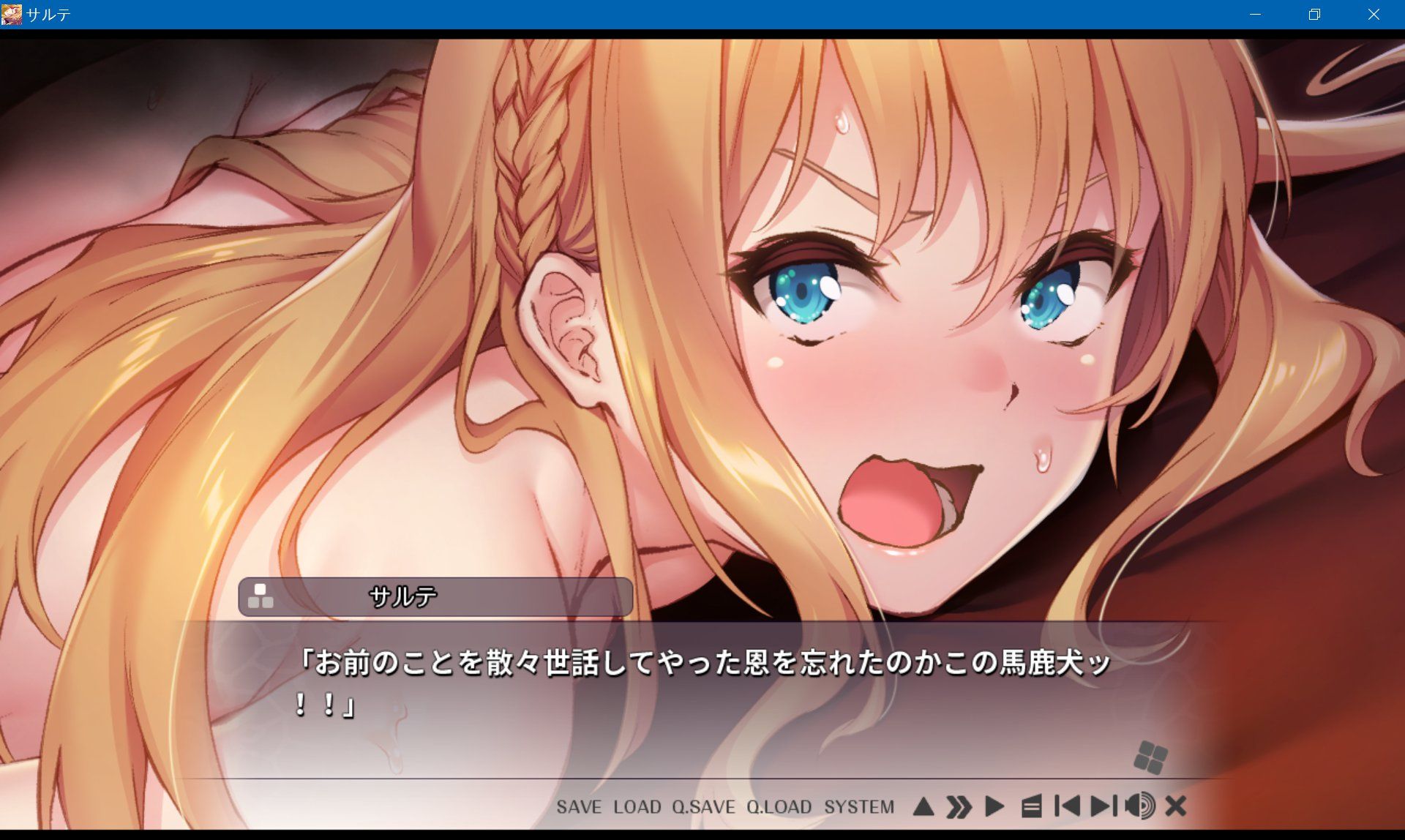Jump back with the previous-line icon
Screen dimensions: 1405x840
1067,807
